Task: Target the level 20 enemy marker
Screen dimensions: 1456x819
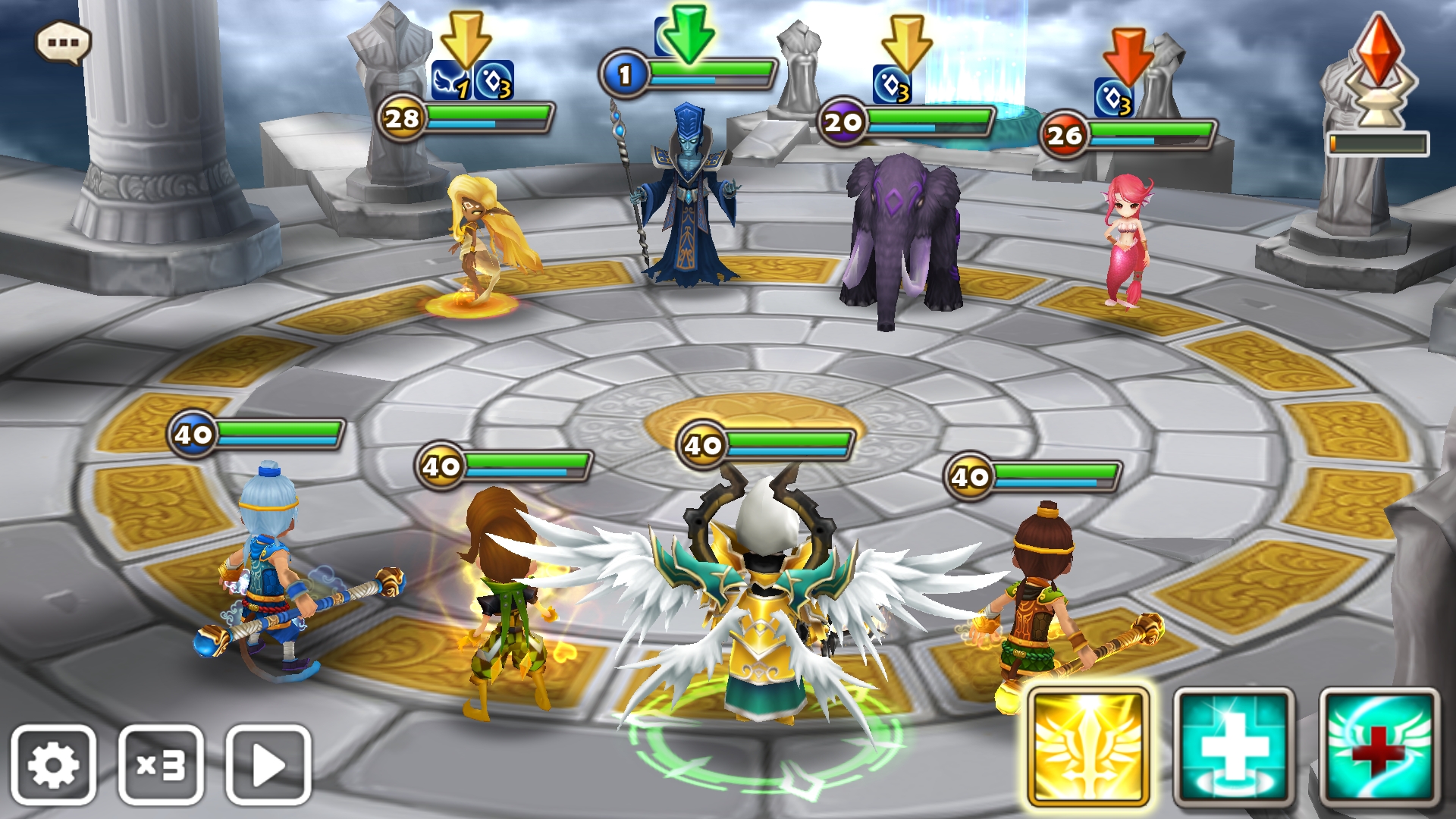Action: (843, 122)
